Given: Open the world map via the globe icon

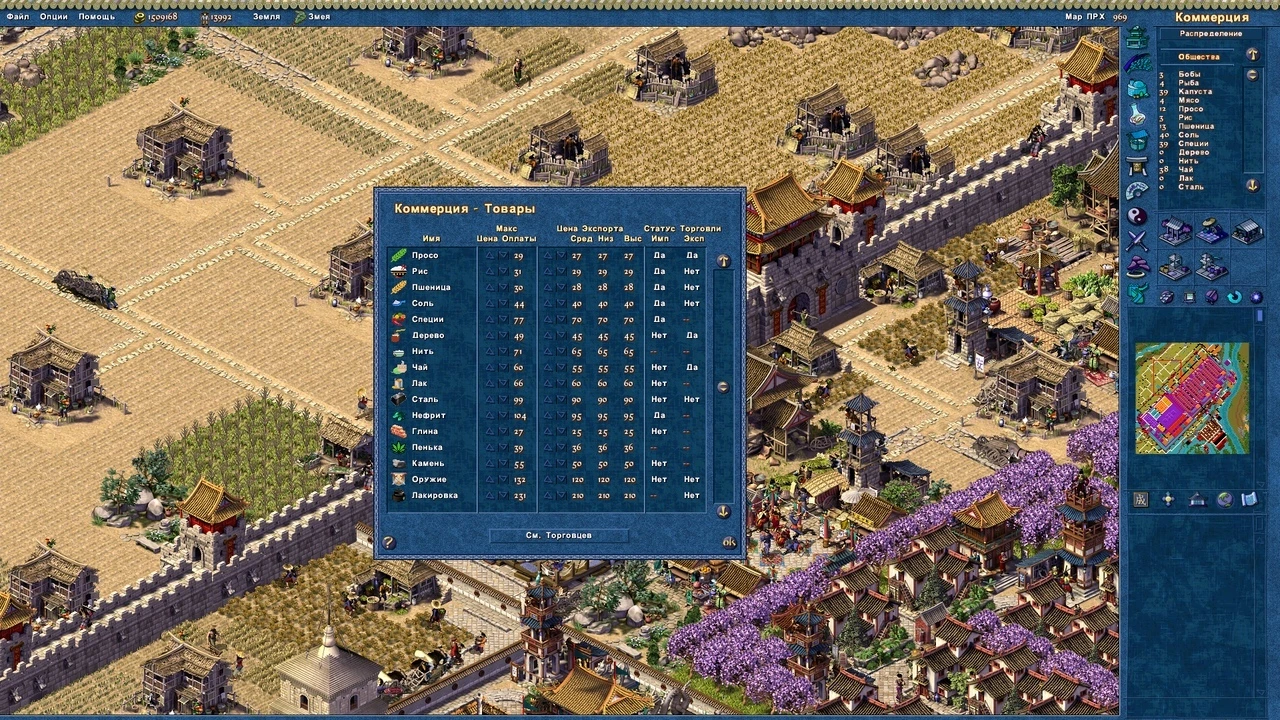Looking at the screenshot, I should (x=1225, y=500).
